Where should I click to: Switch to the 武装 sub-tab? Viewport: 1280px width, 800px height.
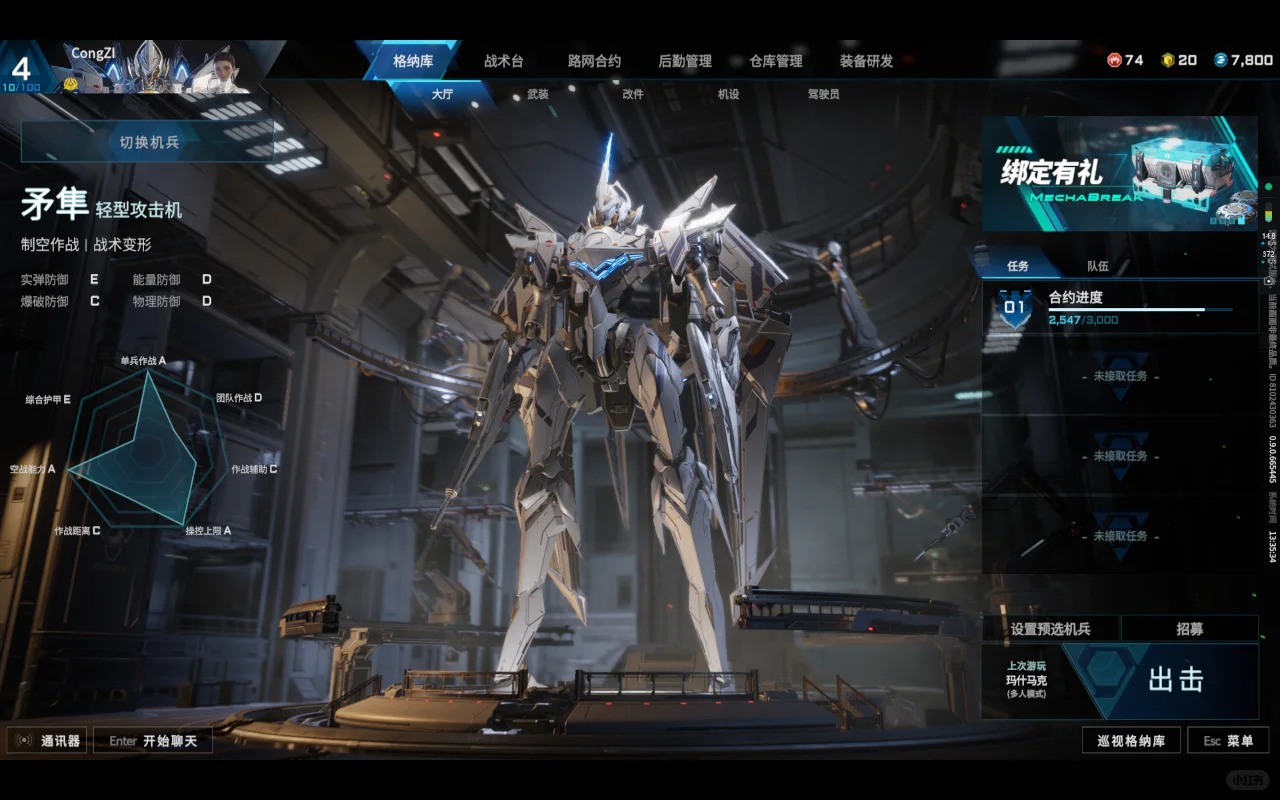(x=537, y=94)
